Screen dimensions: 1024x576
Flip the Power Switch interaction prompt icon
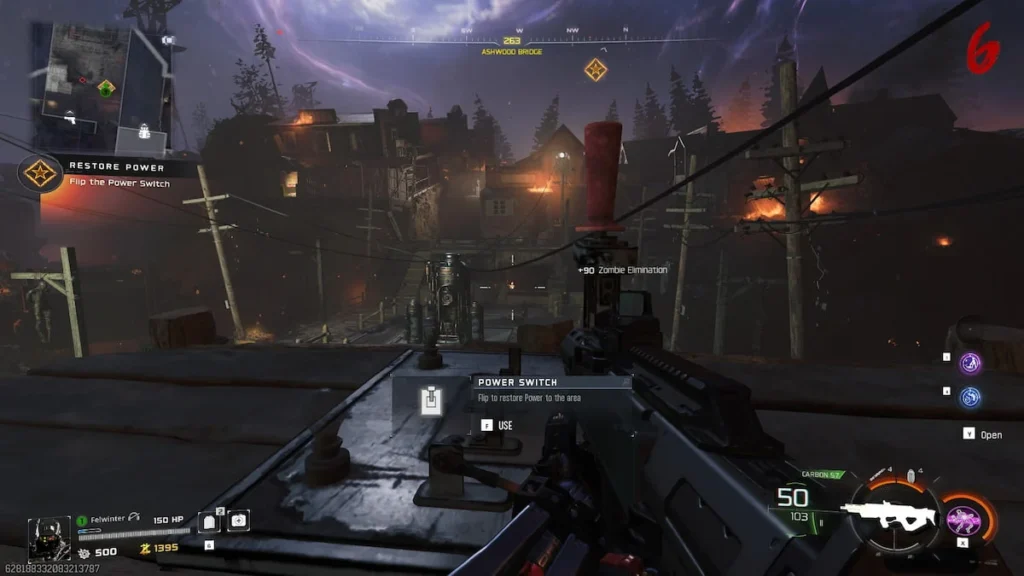431,402
